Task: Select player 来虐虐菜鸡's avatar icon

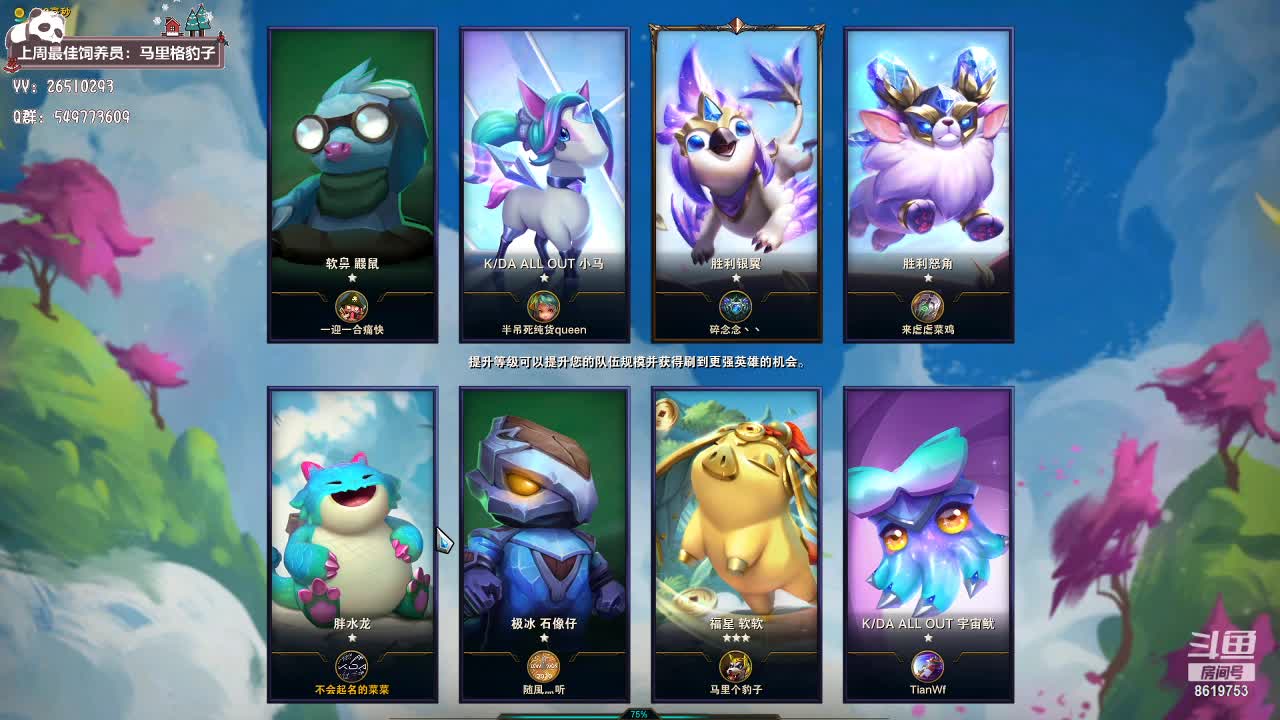Action: pyautogui.click(x=928, y=306)
